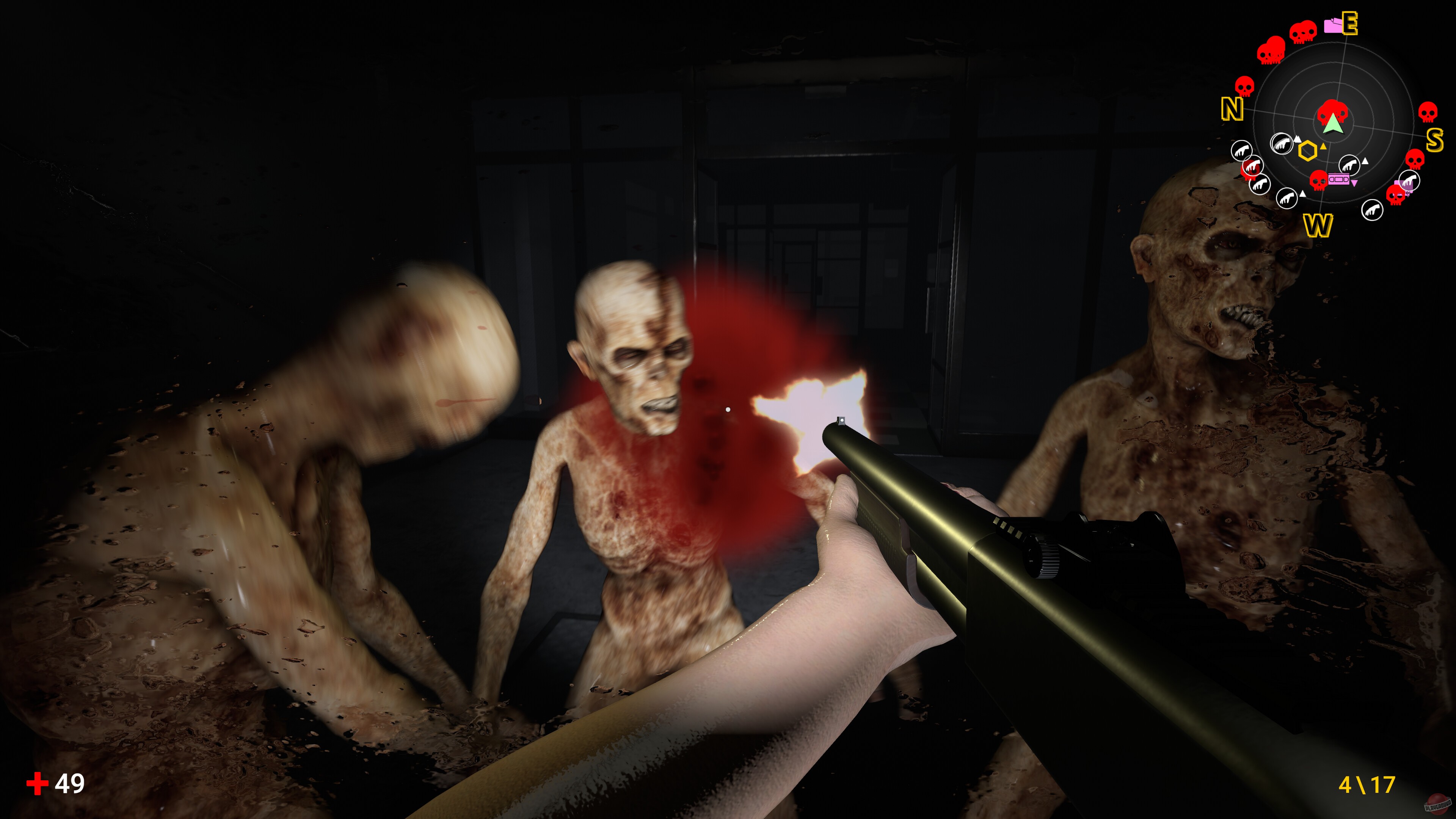Select the S compass letter on the minimap

pos(1435,140)
